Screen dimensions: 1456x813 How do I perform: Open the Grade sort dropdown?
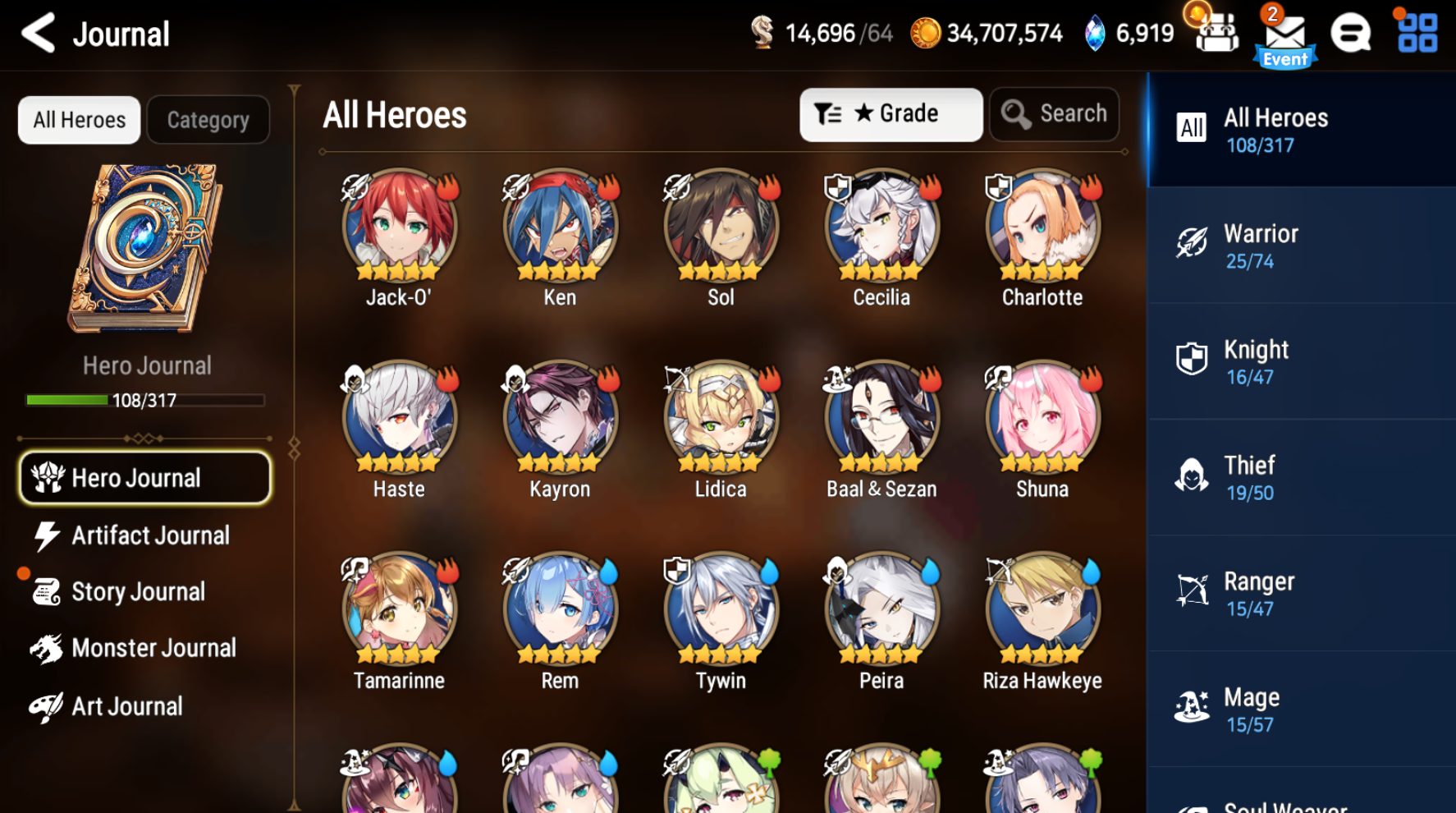(891, 114)
